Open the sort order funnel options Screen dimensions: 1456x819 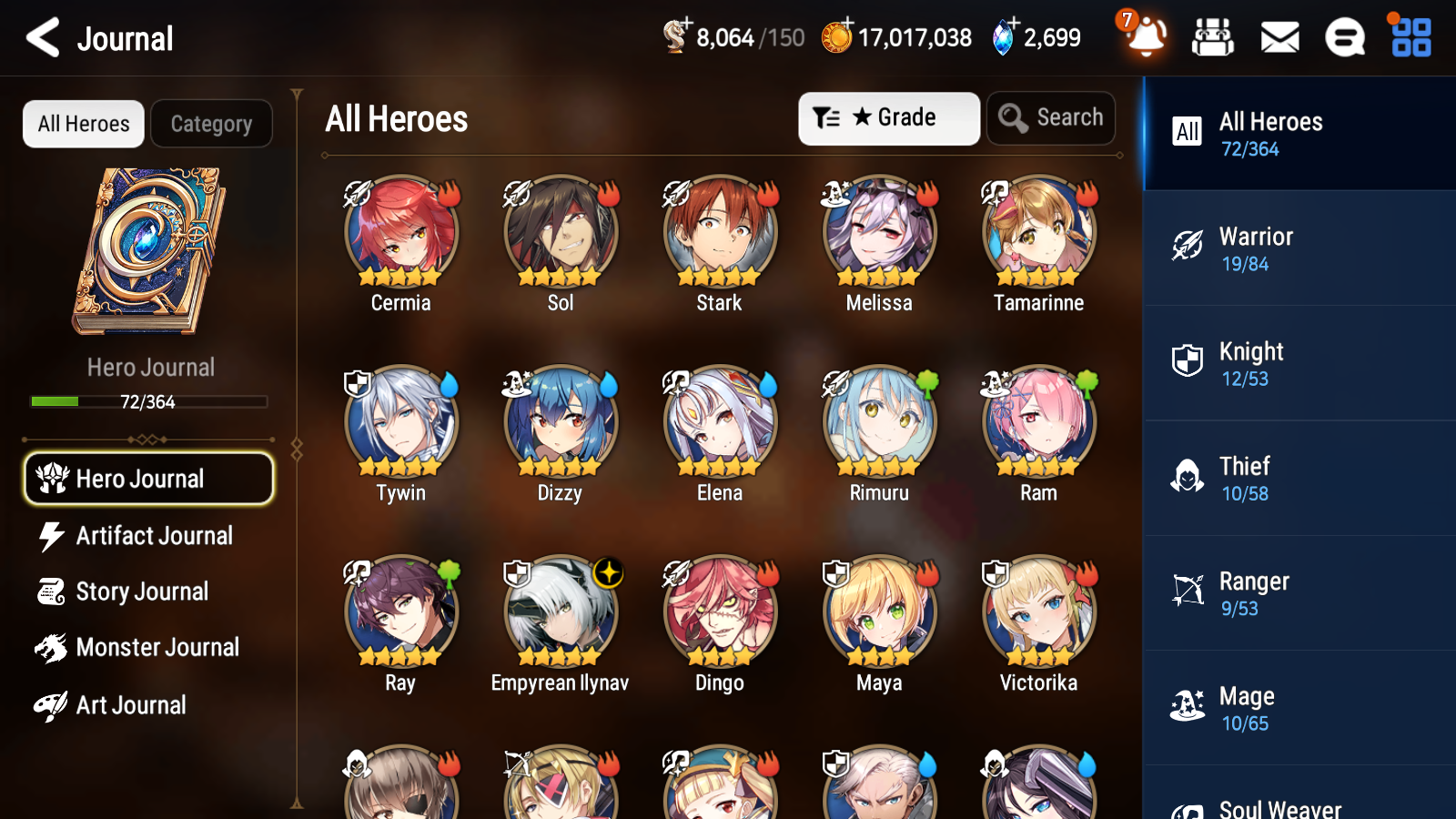[x=824, y=117]
